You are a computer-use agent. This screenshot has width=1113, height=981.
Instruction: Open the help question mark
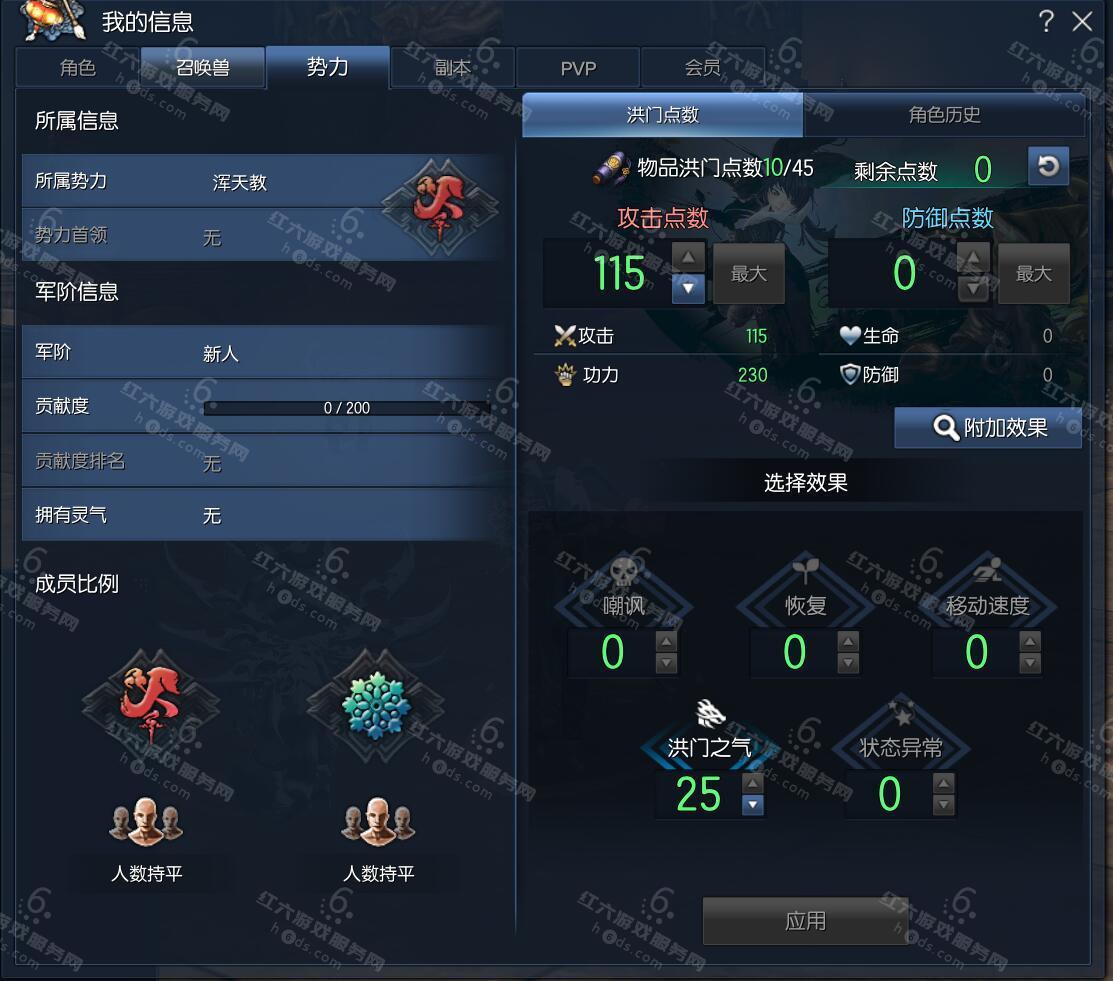[x=1046, y=21]
